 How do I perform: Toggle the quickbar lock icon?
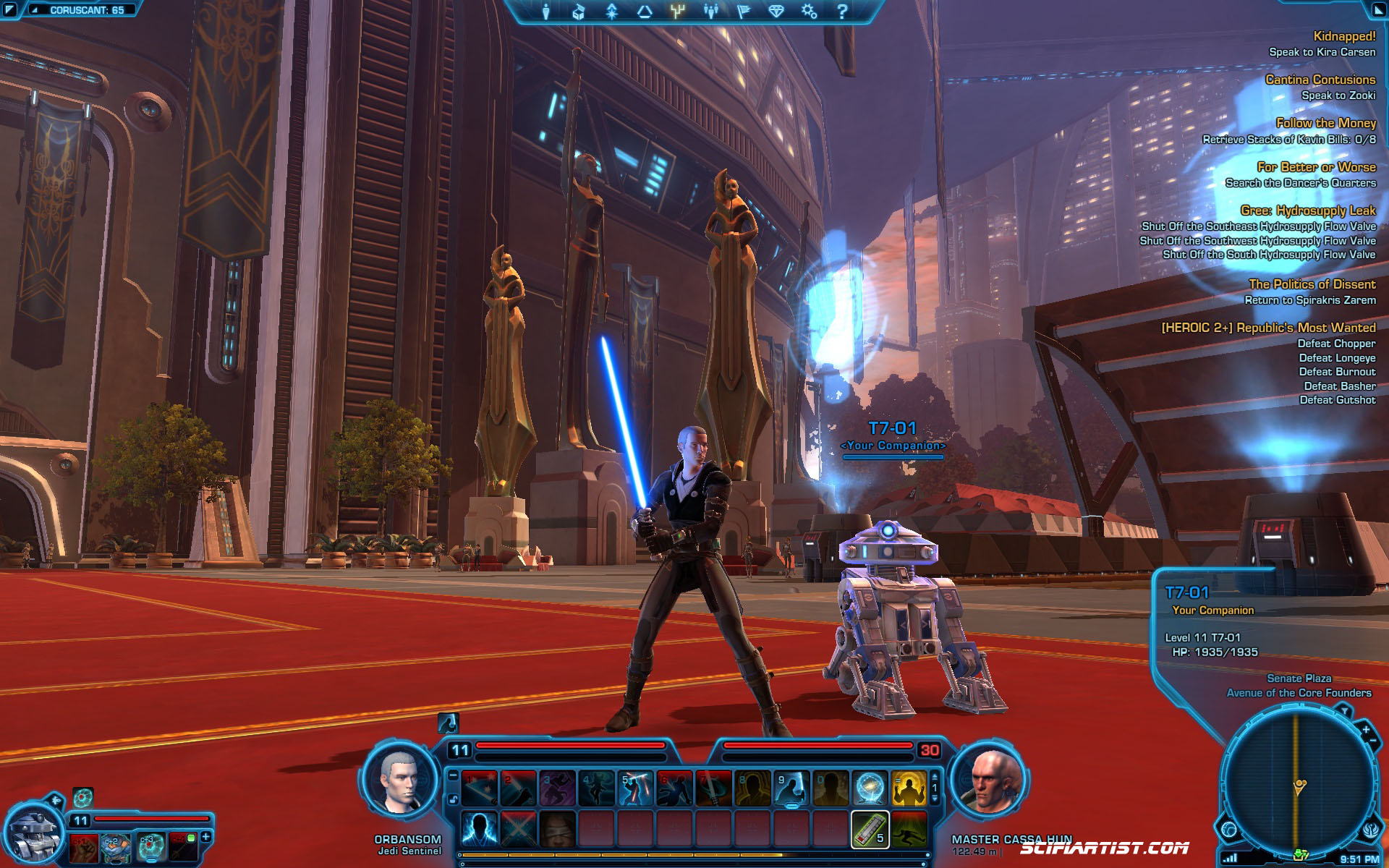click(x=453, y=799)
